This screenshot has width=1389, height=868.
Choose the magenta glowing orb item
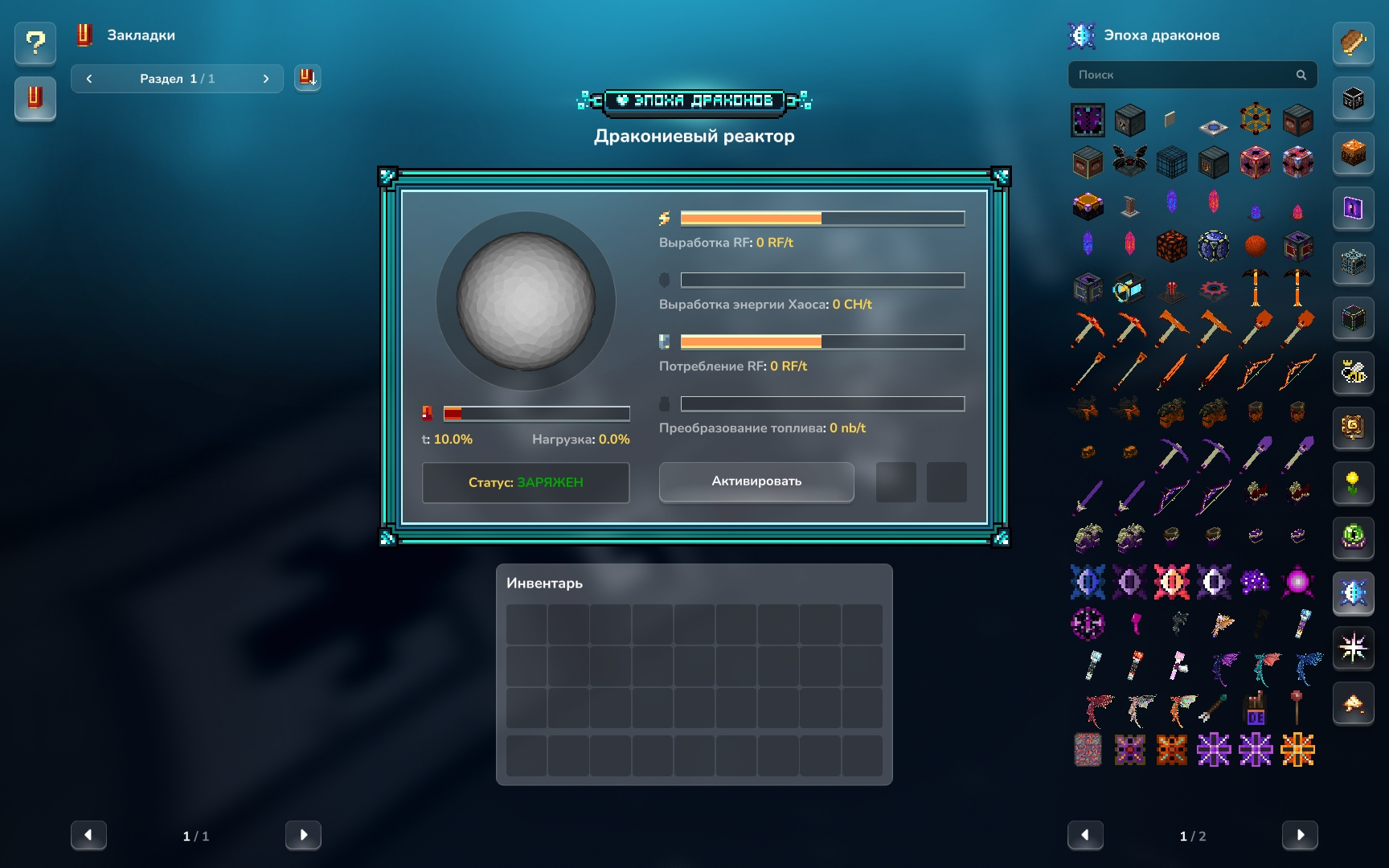coord(1297,581)
